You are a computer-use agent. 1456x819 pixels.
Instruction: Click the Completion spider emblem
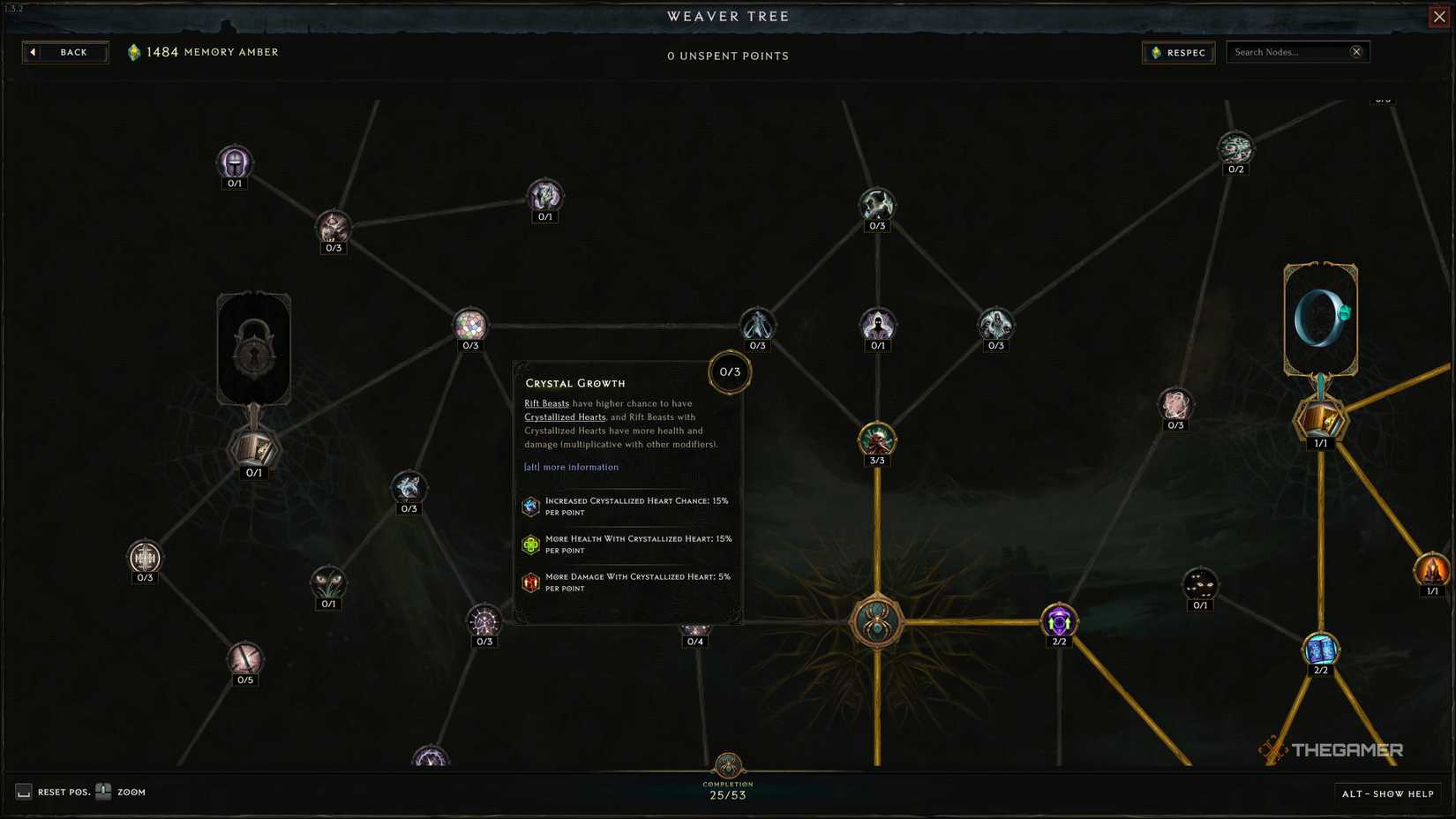pyautogui.click(x=727, y=766)
